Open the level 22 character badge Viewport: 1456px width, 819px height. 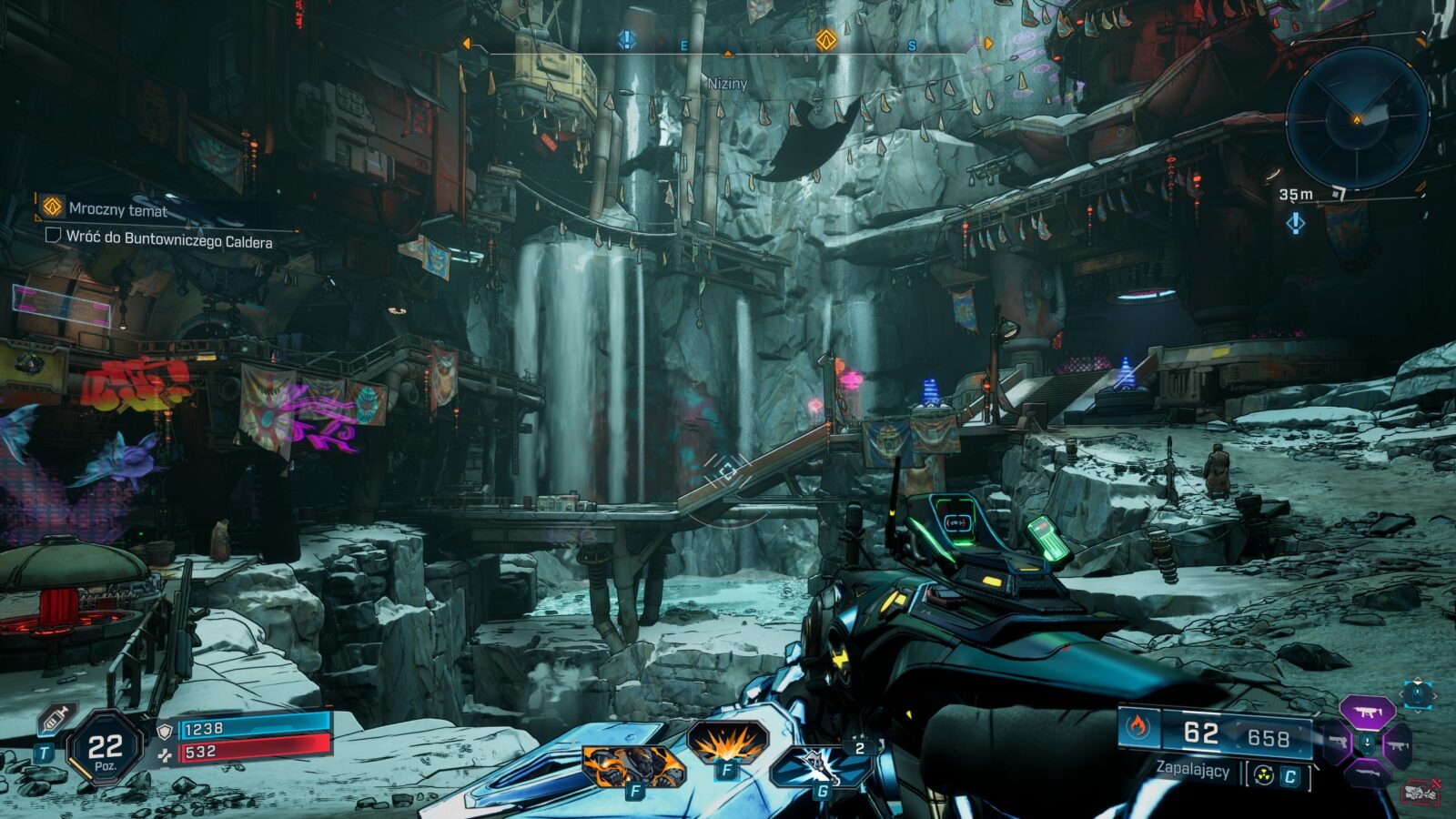tap(105, 748)
